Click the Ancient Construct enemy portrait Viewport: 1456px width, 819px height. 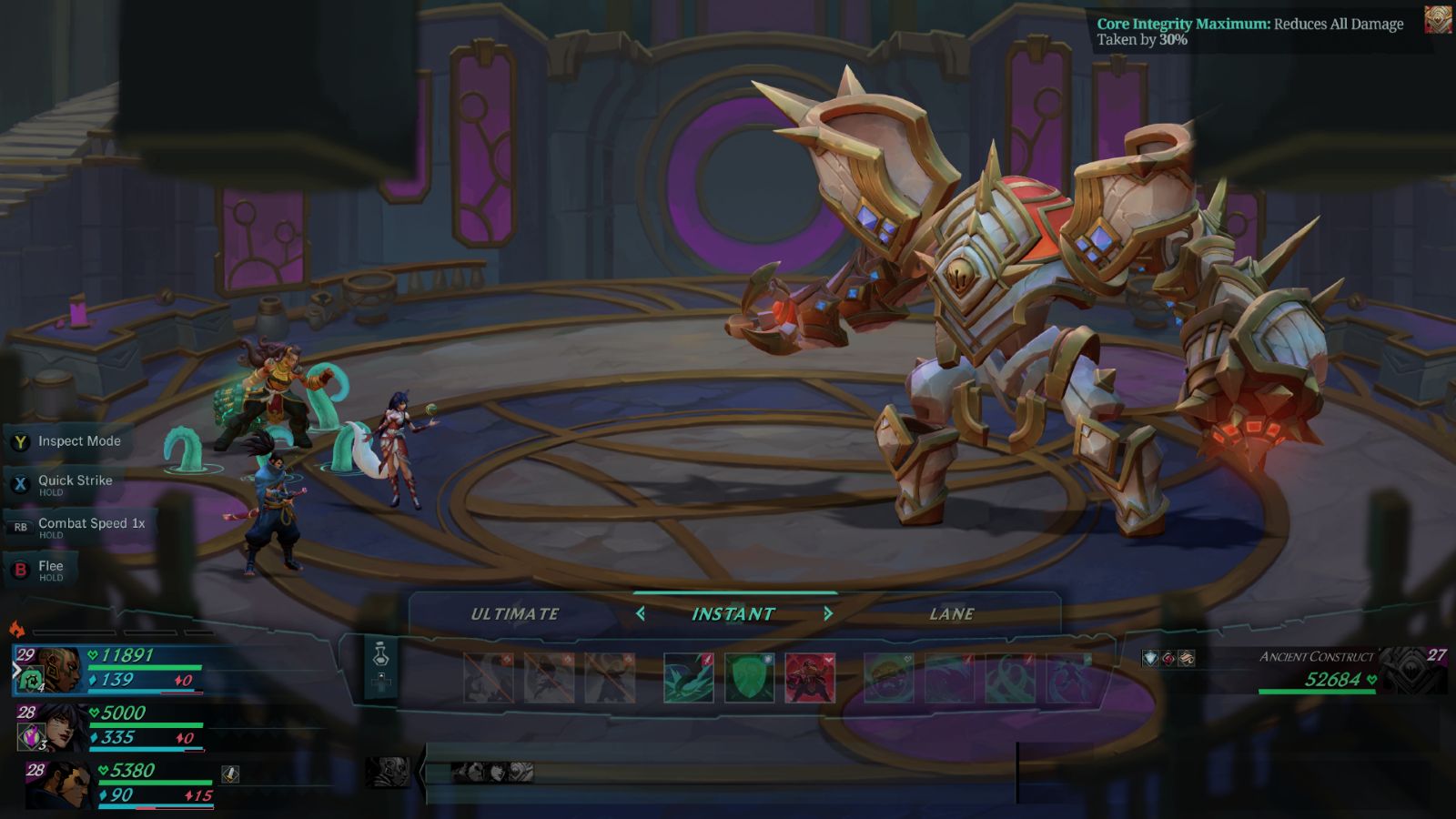1414,671
